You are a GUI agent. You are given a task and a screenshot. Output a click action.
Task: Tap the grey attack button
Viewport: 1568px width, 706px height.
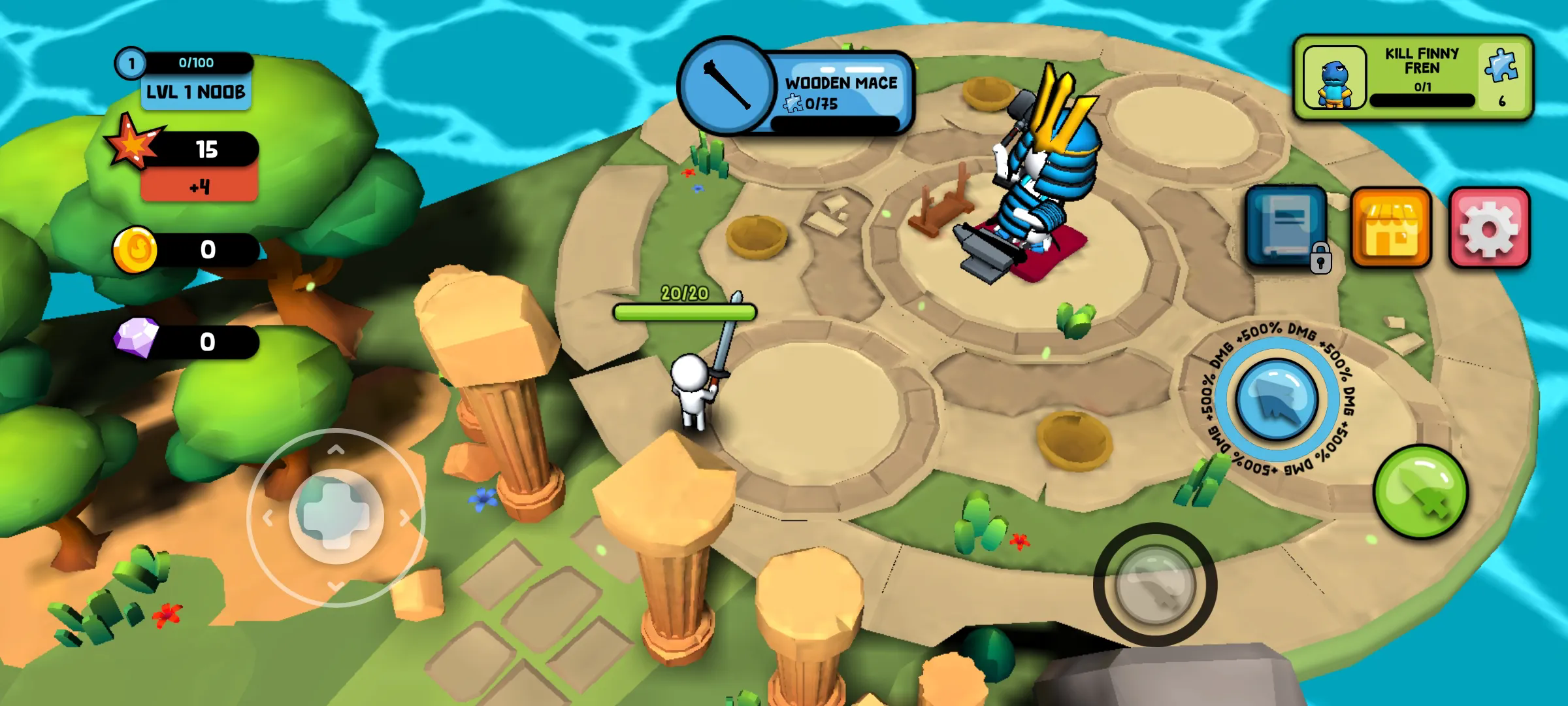tap(1154, 584)
